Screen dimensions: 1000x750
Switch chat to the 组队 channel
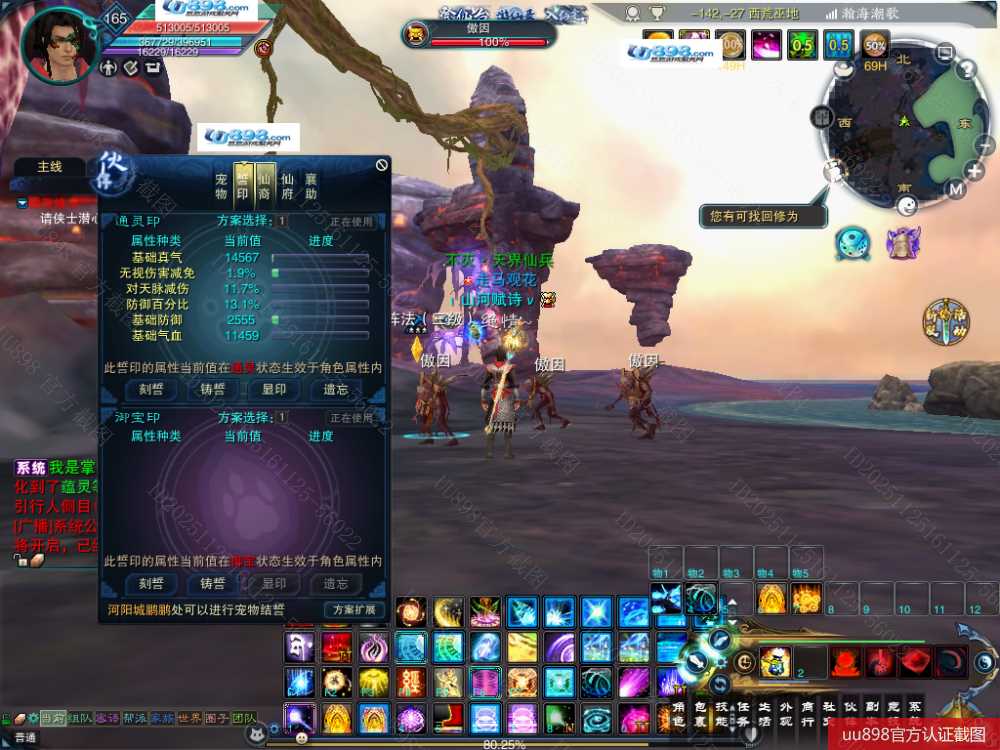tap(81, 718)
